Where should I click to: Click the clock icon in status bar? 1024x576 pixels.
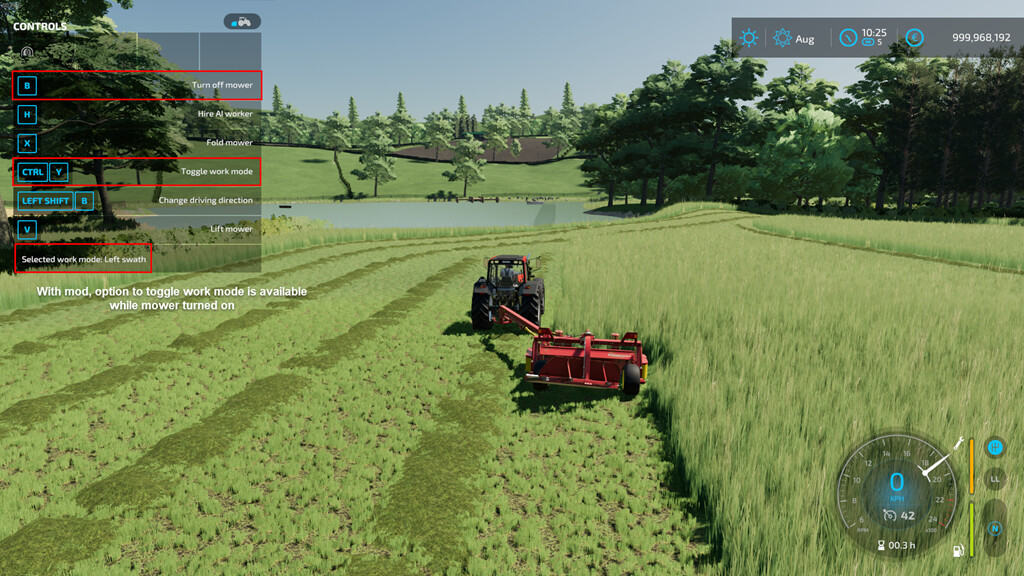point(848,38)
